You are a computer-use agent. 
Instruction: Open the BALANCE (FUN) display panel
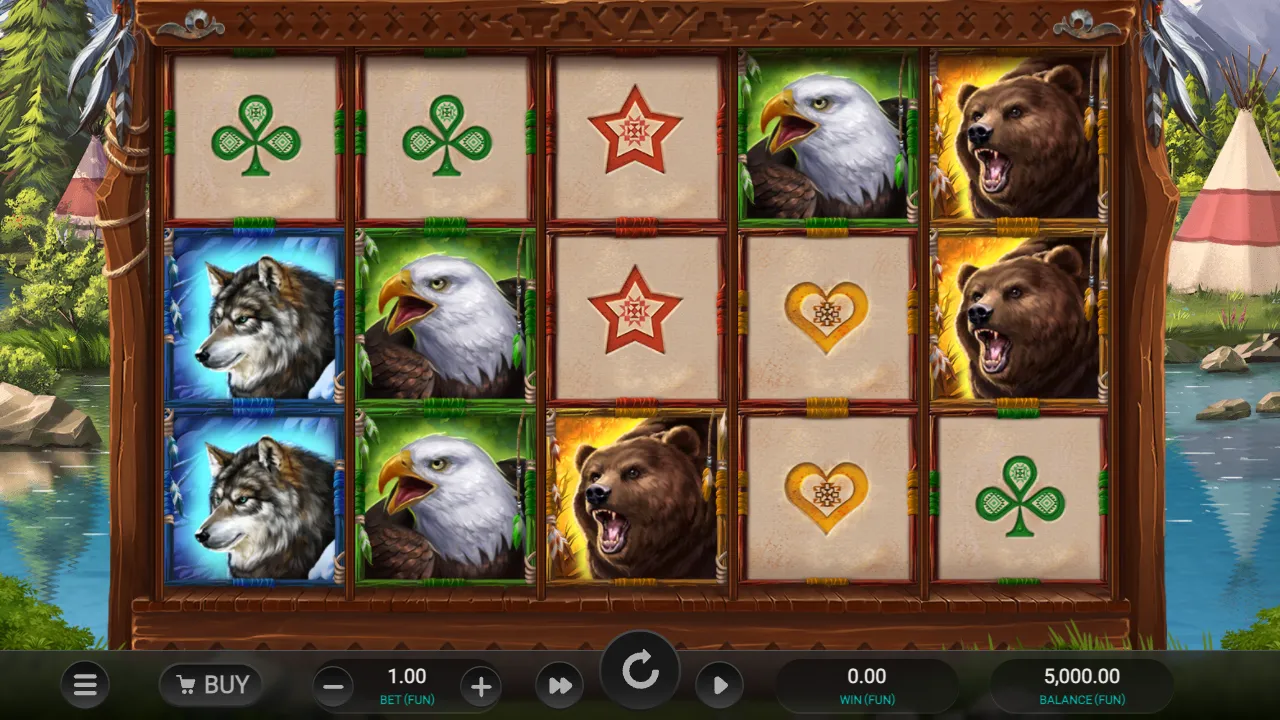pos(1082,685)
